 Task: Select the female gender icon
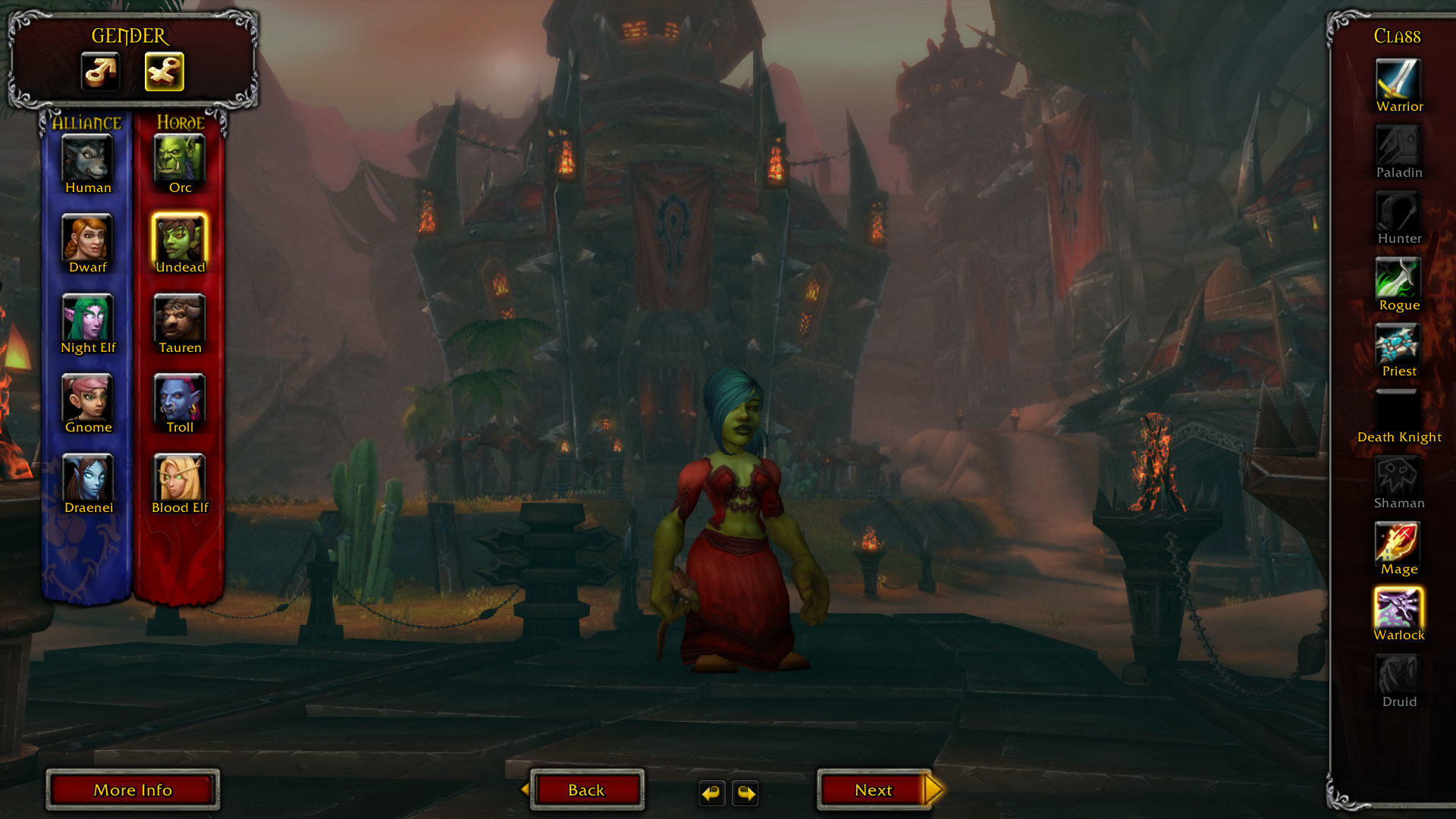pyautogui.click(x=165, y=72)
